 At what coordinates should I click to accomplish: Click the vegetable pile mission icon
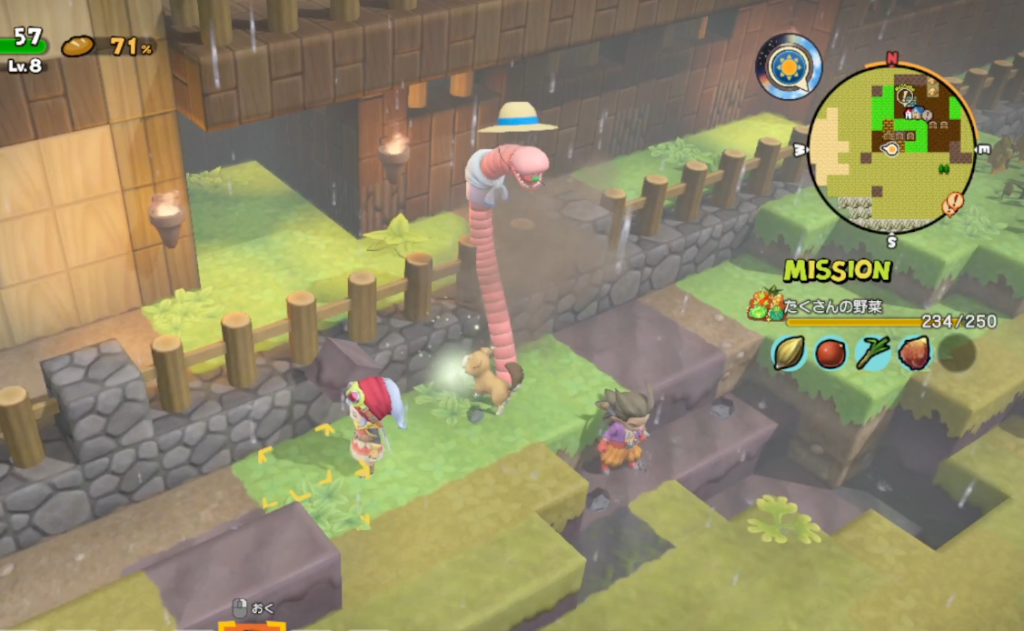(x=767, y=303)
